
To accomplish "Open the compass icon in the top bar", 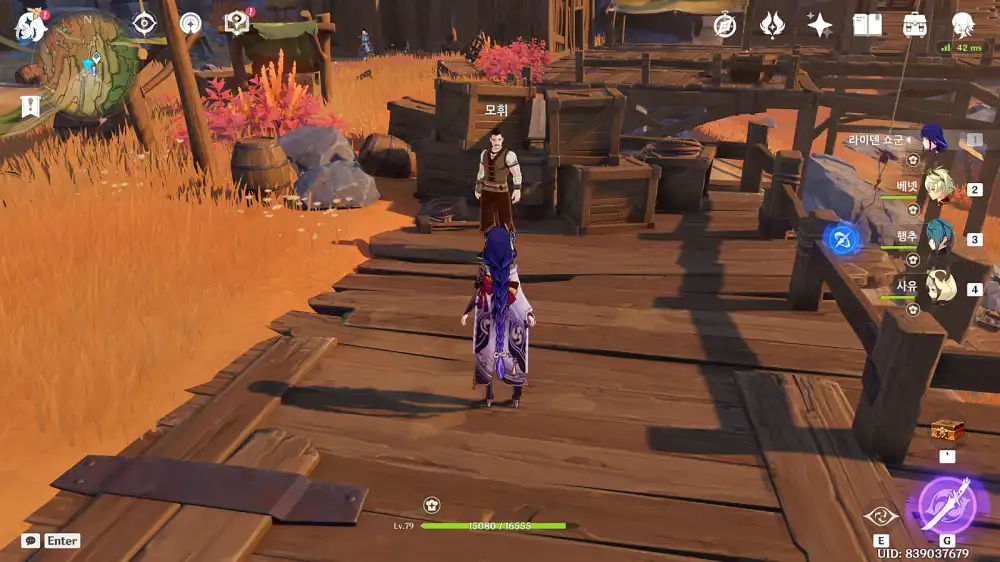I will coord(725,26).
